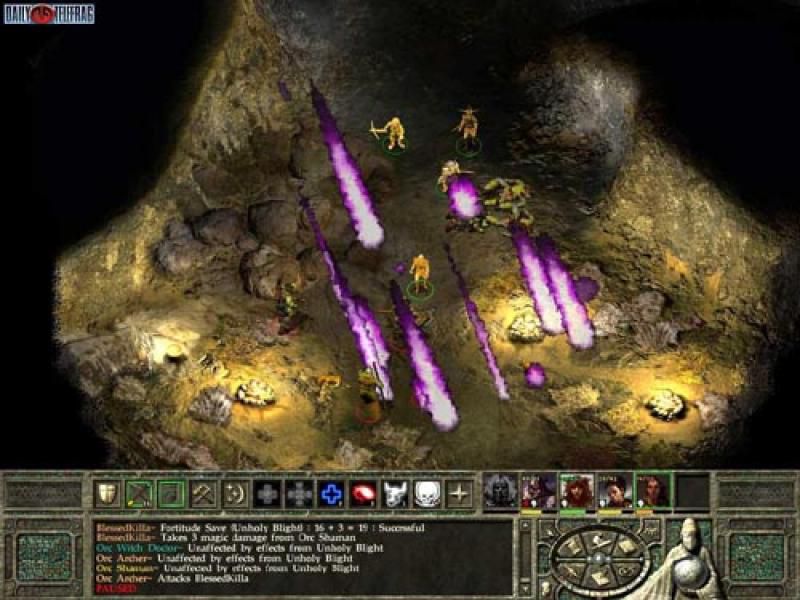The height and width of the screenshot is (600, 800).
Task: Click the crescent moon and stars icon
Action: (x=235, y=492)
